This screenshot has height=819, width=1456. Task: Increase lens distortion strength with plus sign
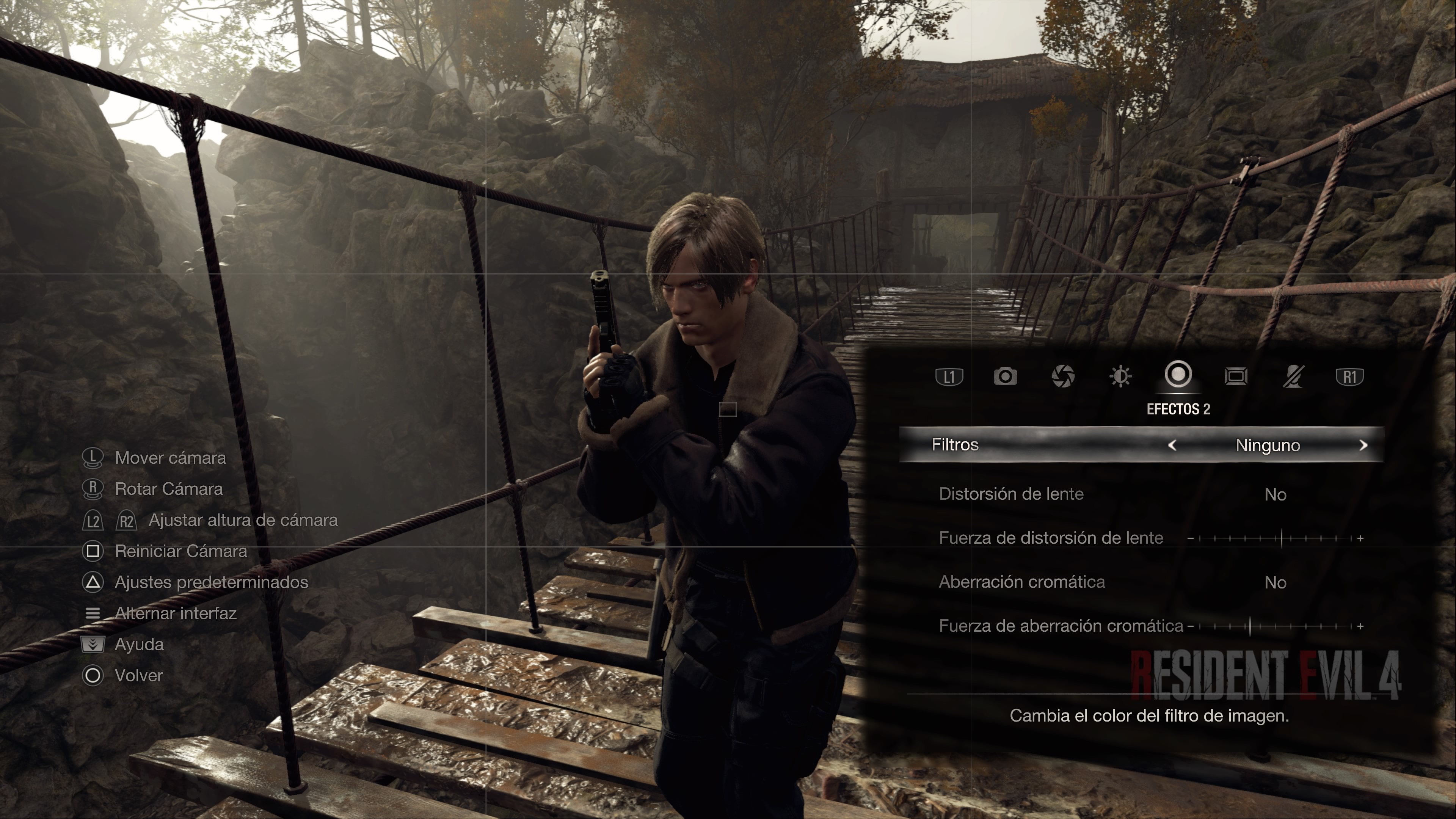pyautogui.click(x=1360, y=539)
